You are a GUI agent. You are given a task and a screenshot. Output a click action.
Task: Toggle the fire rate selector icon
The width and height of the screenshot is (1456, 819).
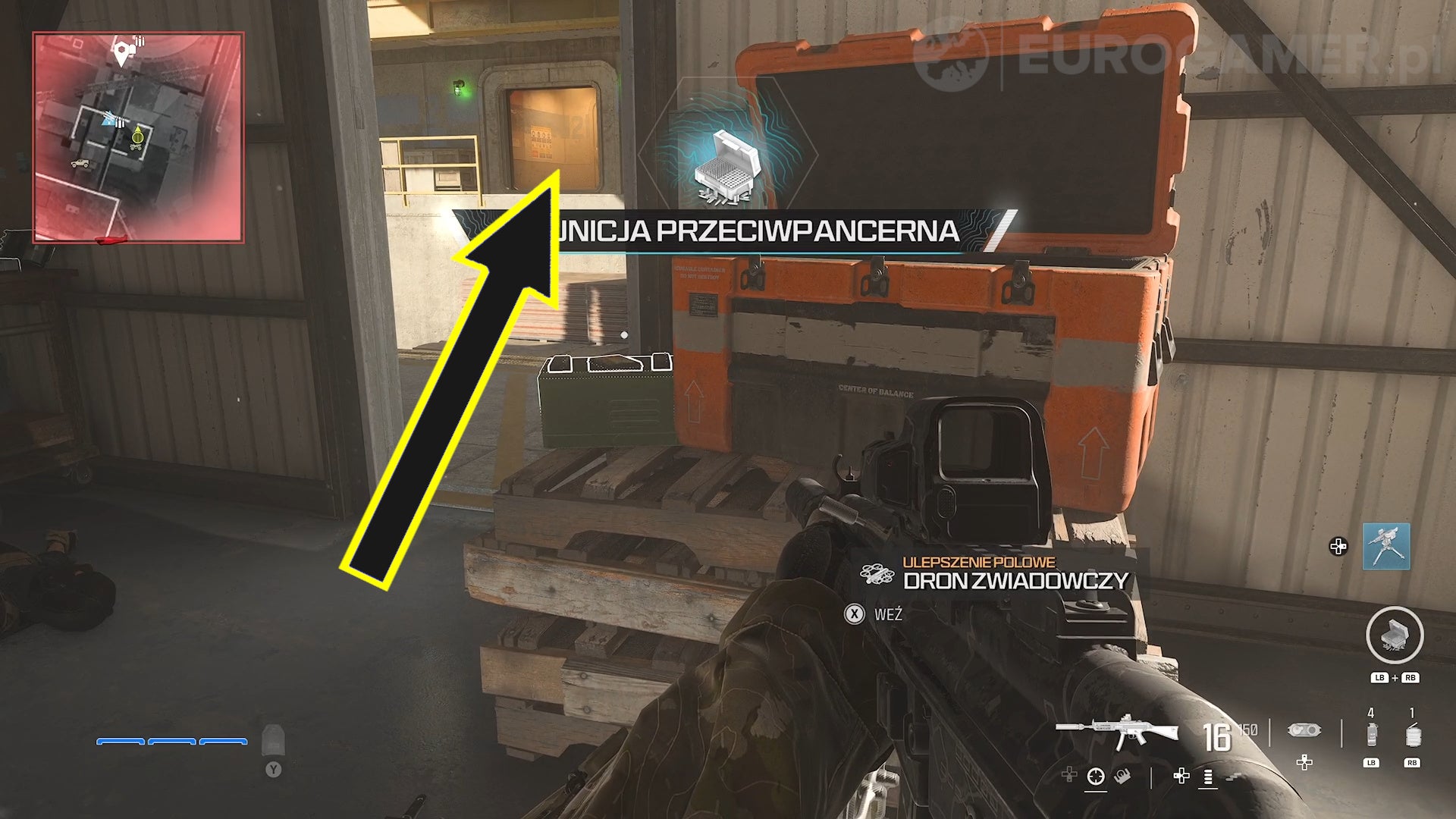point(1207,778)
